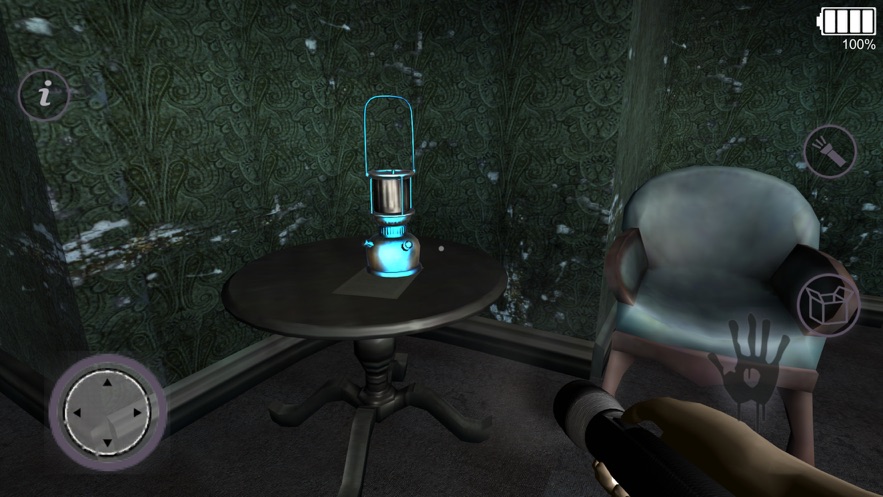883x497 pixels.
Task: Toggle the flashlight button
Action: tap(830, 153)
